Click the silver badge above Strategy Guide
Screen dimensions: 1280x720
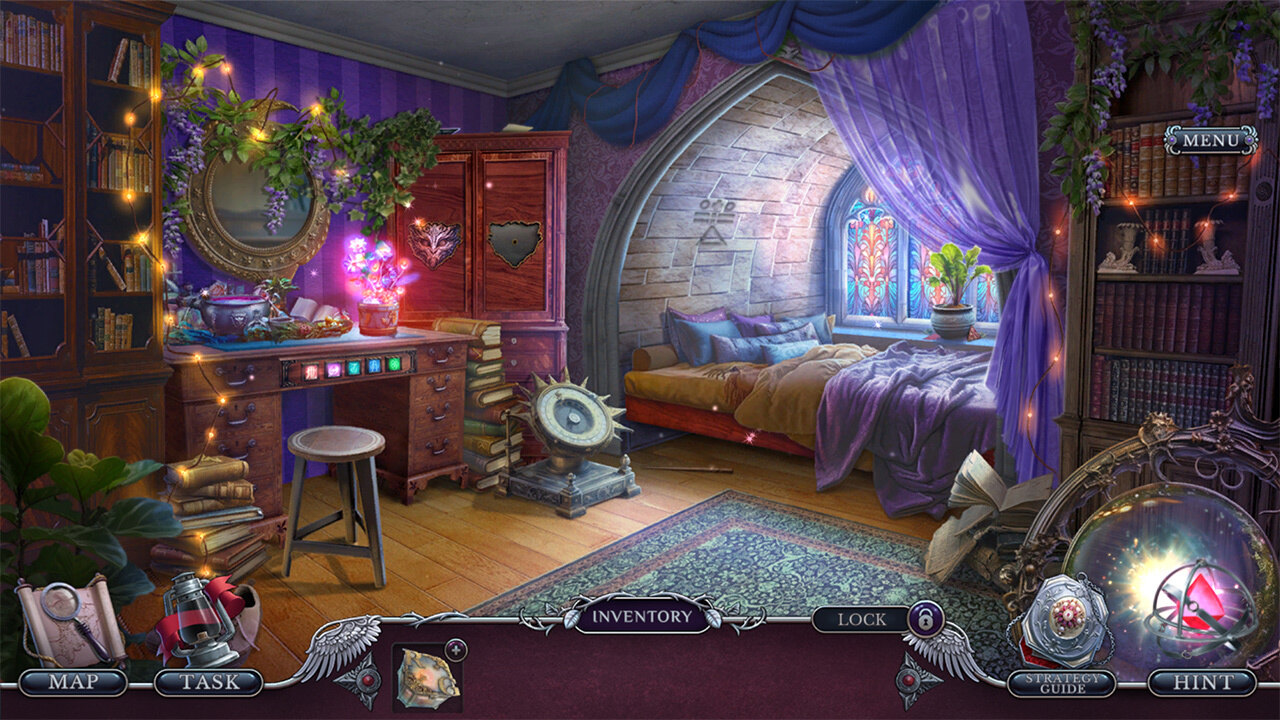tap(1064, 619)
